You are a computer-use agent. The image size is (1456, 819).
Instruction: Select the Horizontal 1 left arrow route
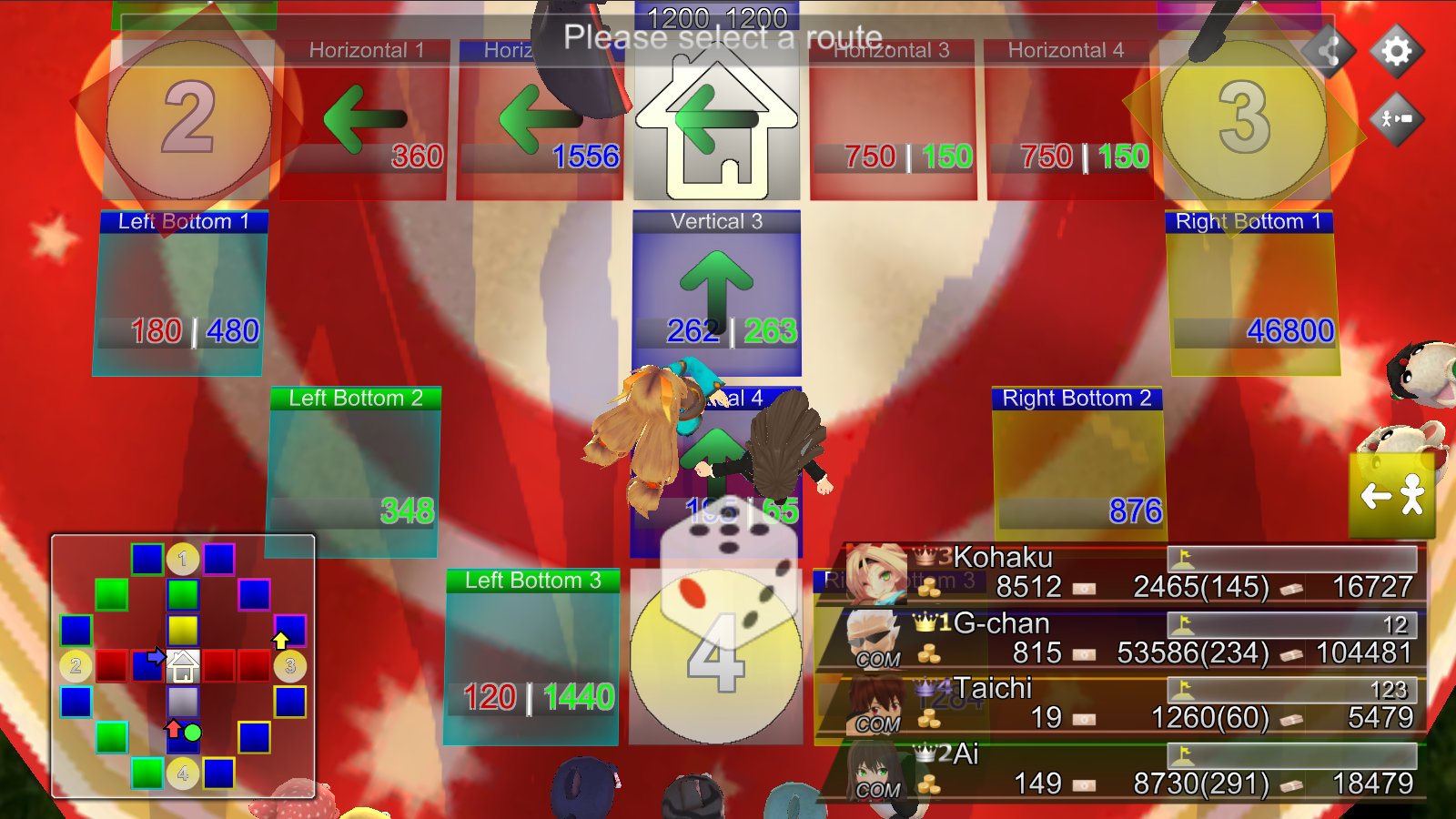tap(363, 118)
